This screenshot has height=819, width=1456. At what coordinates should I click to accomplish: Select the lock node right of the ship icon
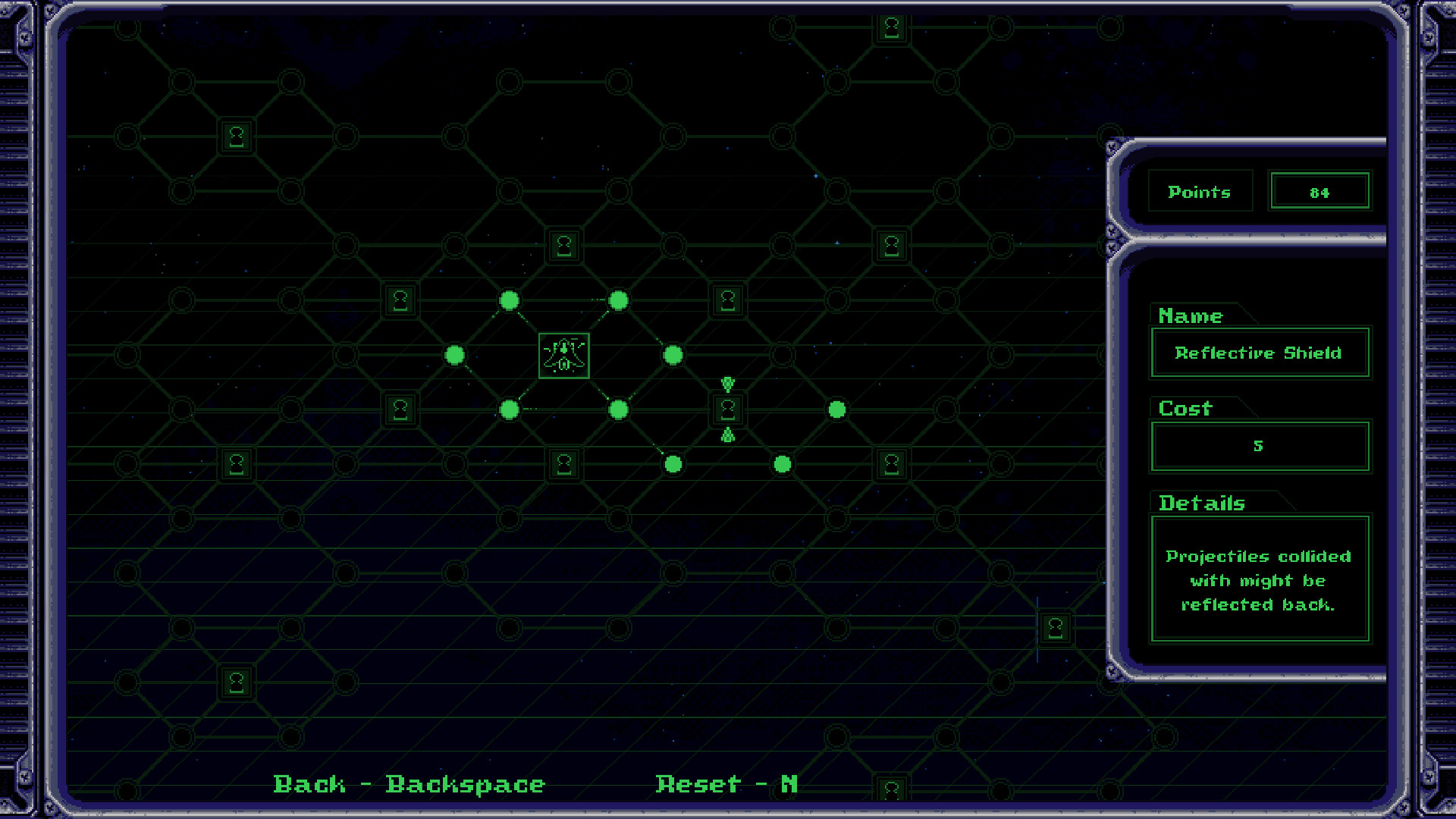726,302
